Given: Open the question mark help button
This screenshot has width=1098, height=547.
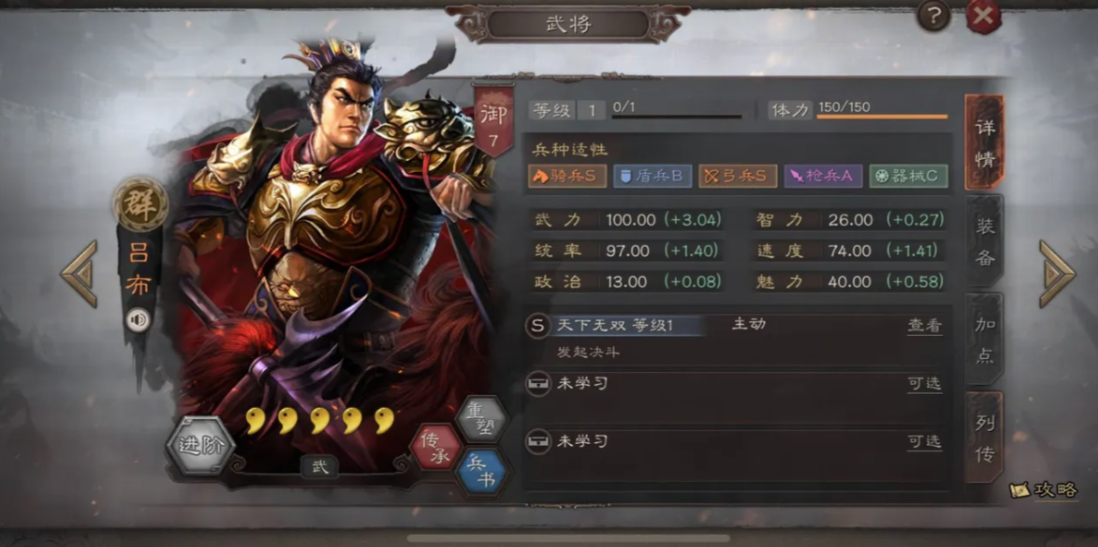Looking at the screenshot, I should click(x=934, y=16).
